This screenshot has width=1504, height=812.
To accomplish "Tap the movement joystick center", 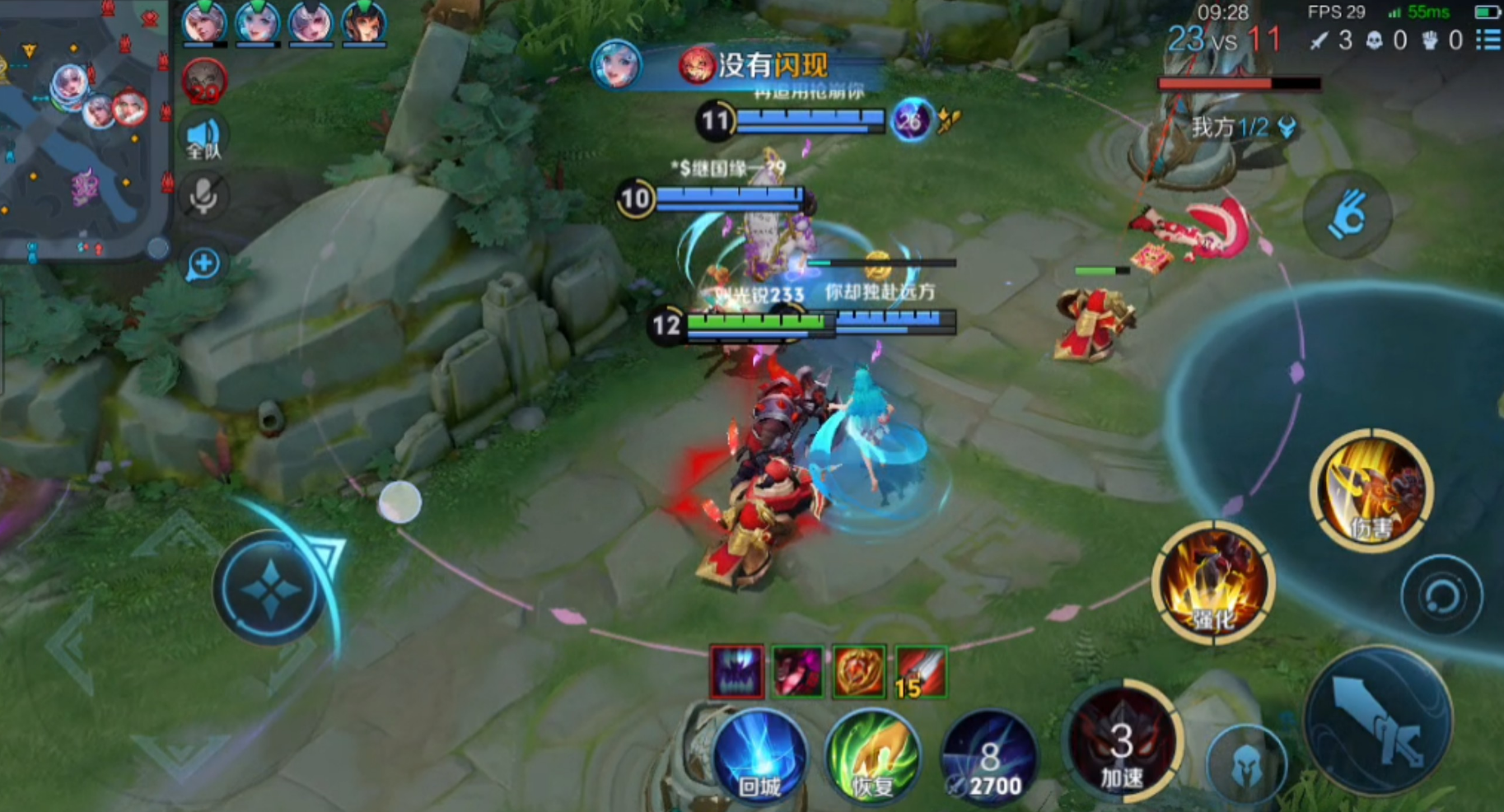I will (x=270, y=587).
